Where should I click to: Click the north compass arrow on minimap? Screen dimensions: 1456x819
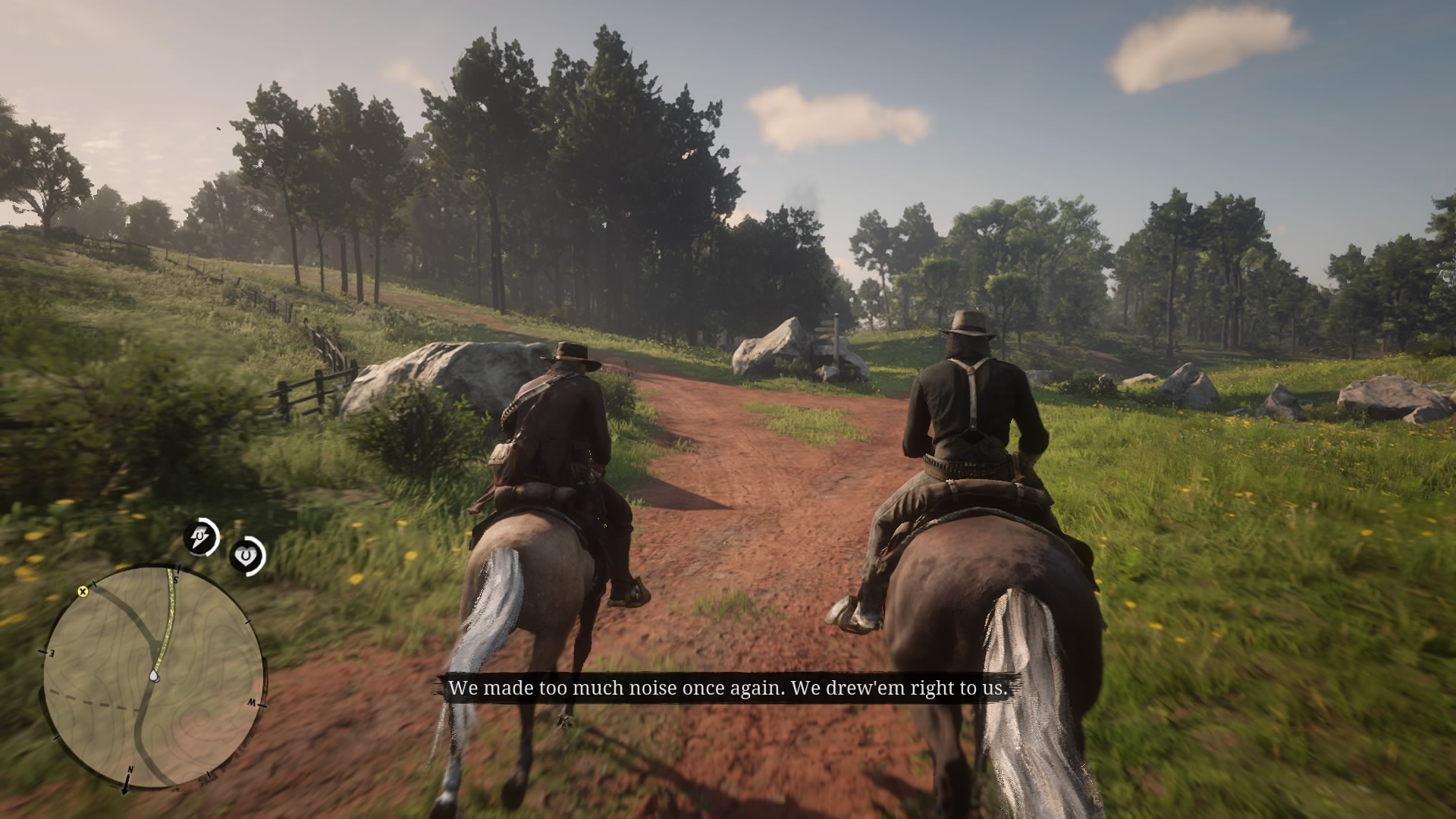click(127, 785)
